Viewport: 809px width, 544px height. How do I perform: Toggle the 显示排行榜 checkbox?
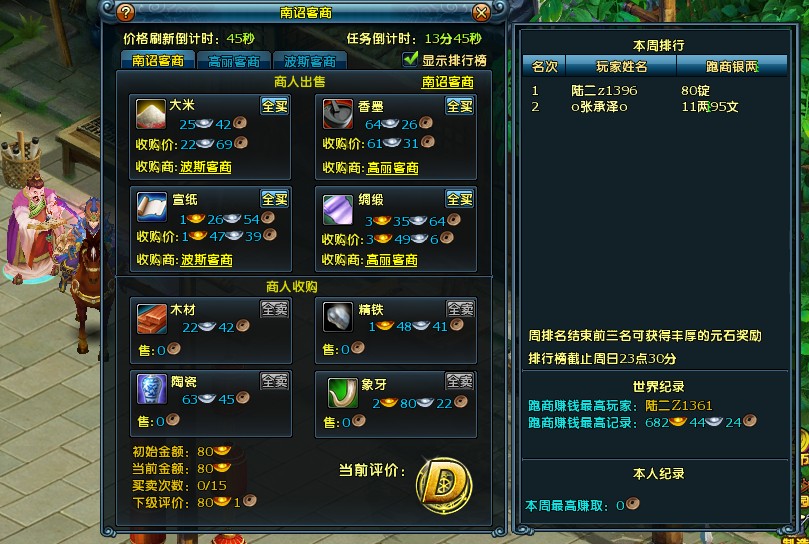pos(410,60)
